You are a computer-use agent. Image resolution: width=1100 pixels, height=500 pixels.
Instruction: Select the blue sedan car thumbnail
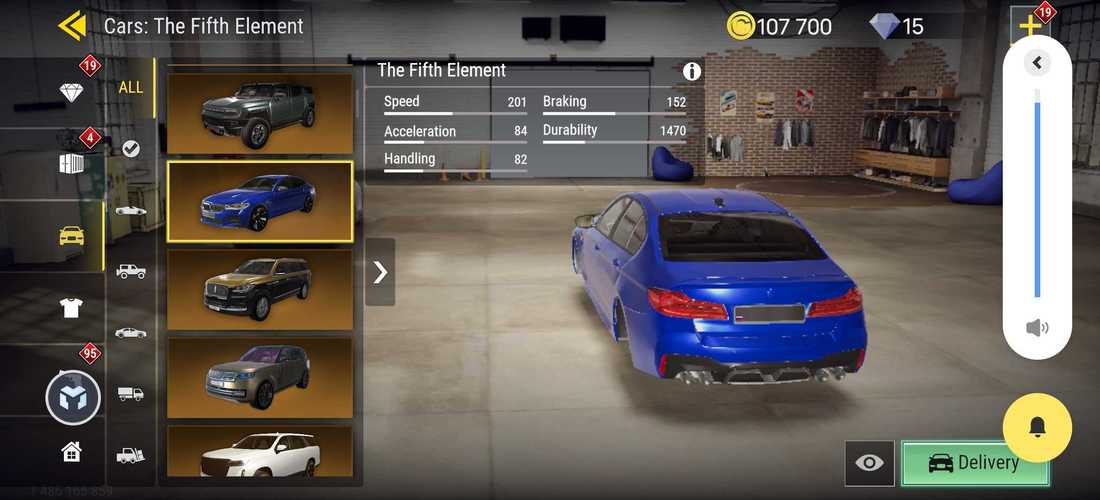[x=259, y=201]
